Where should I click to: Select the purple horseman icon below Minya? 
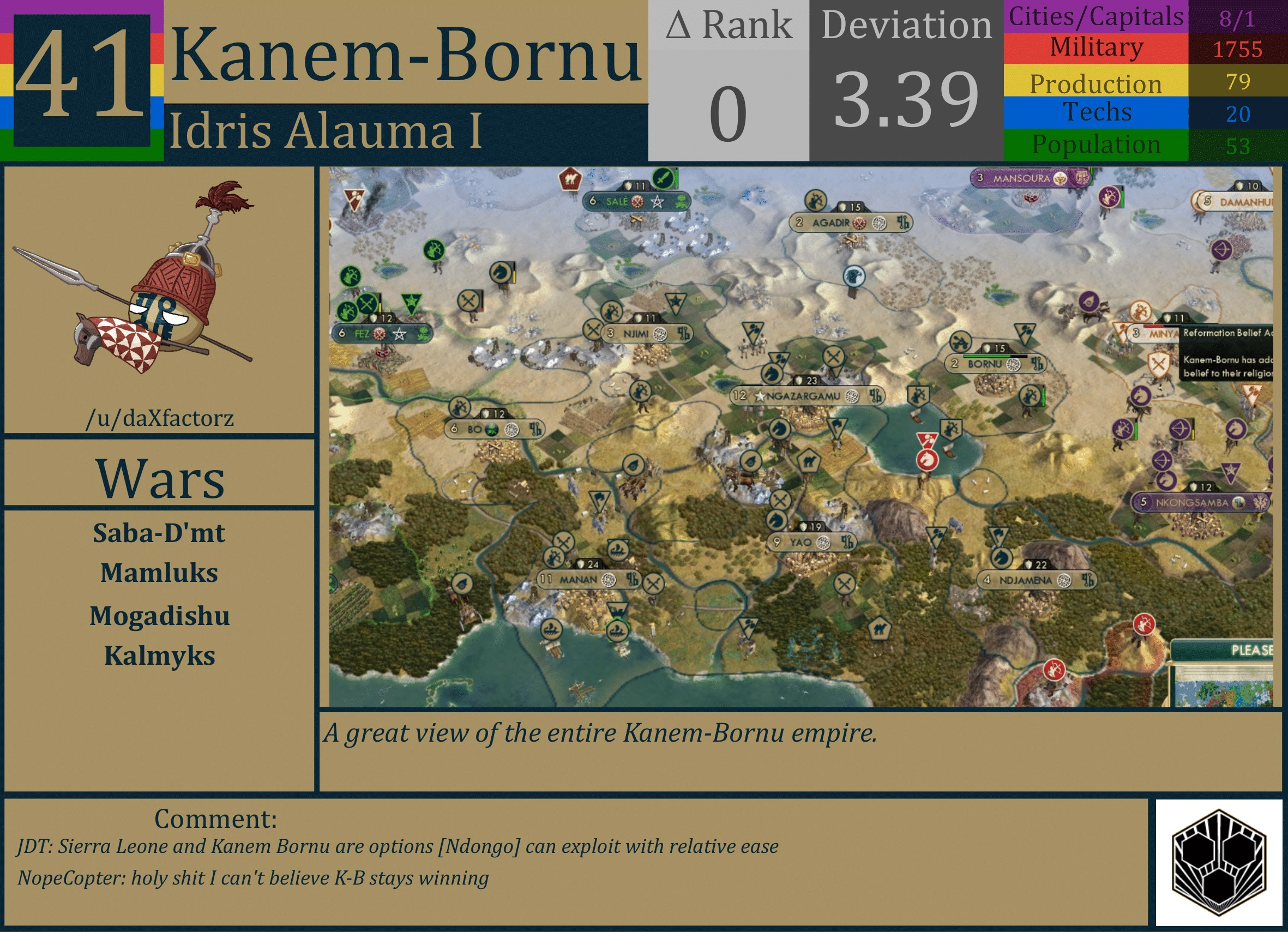(1141, 395)
